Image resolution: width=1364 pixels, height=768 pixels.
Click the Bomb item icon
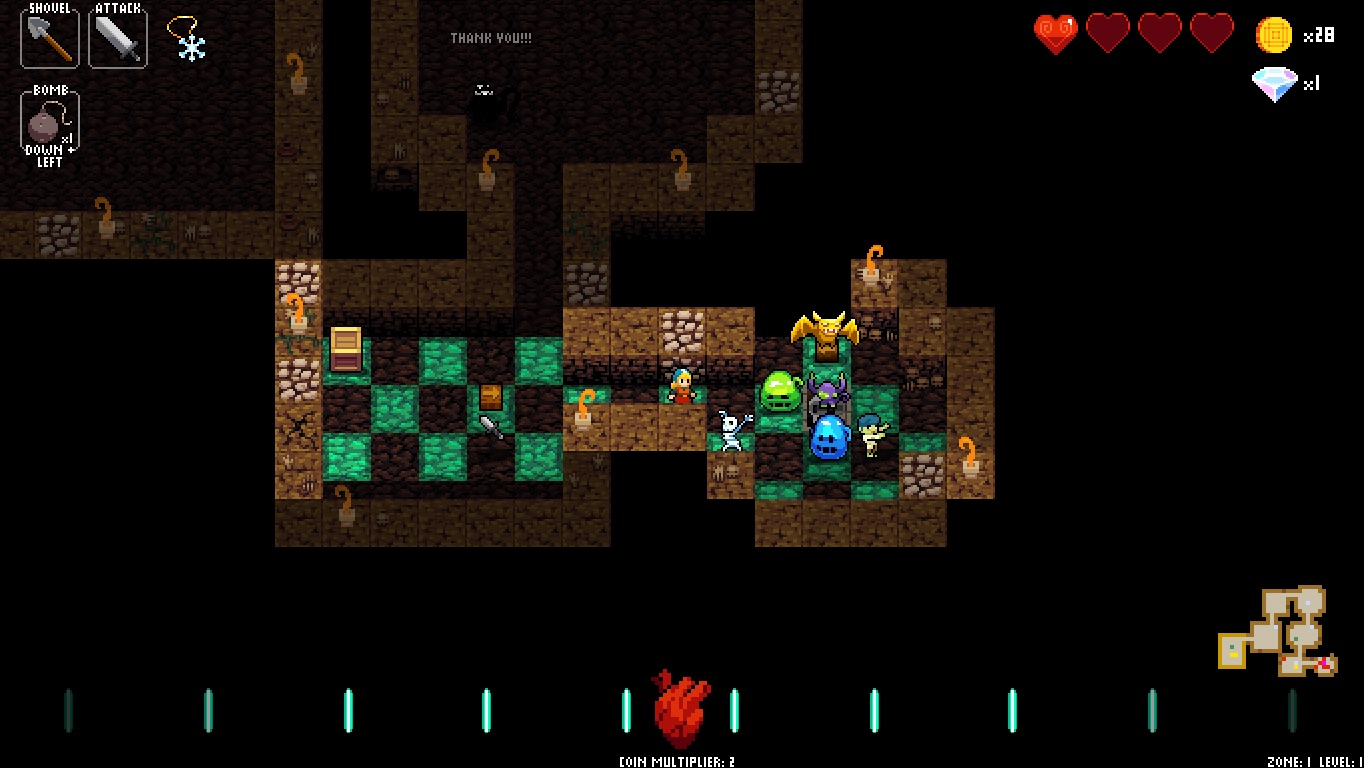tap(44, 120)
